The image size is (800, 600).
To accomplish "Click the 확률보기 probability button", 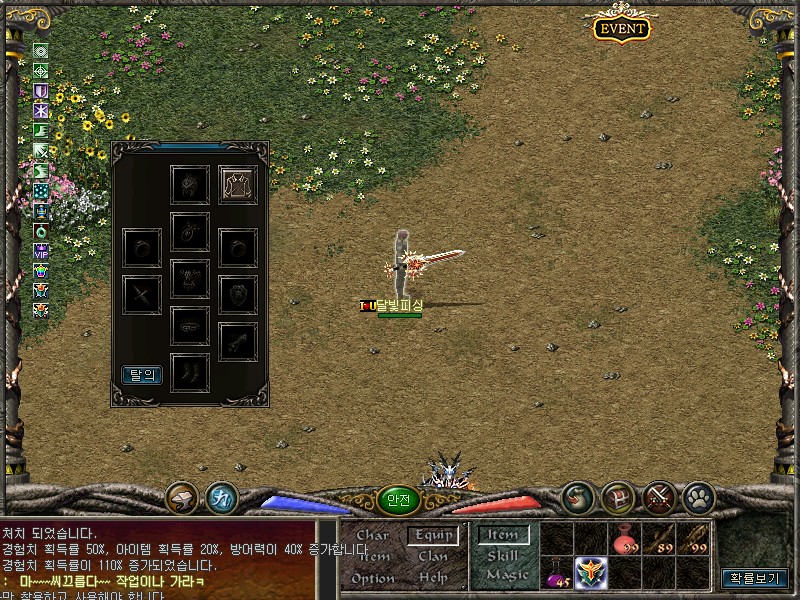I will click(x=755, y=578).
